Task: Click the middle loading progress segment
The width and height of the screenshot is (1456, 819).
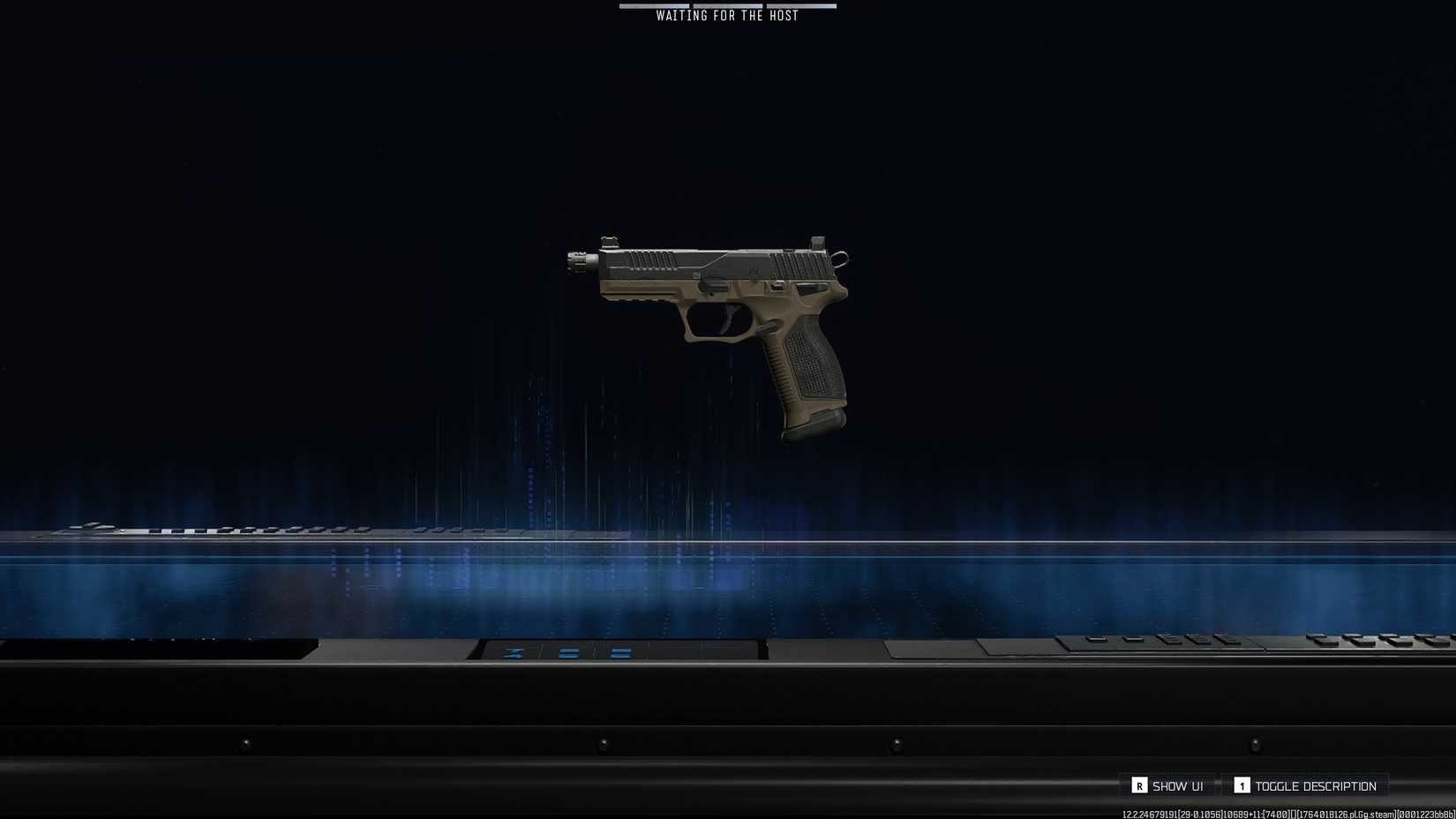Action: 726,6
